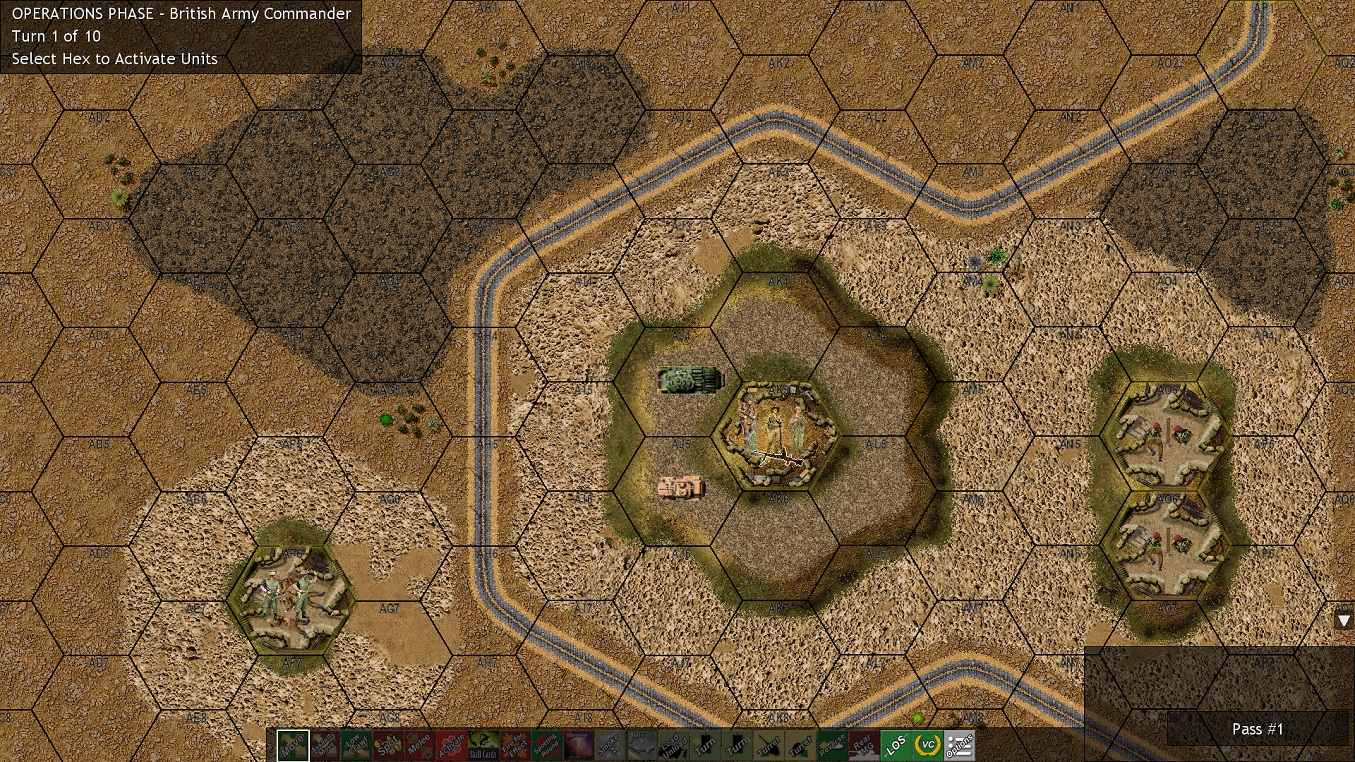This screenshot has height=762, width=1355.
Task: Open the Skill Cards panel
Action: point(484,745)
